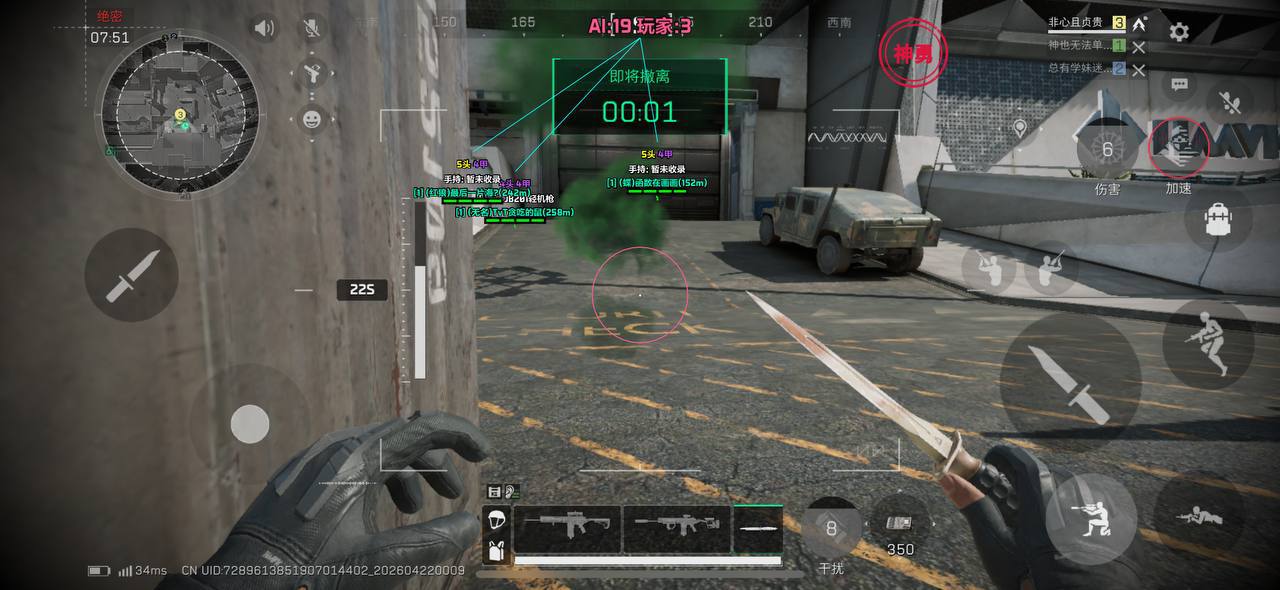Tap the crouch button
This screenshot has height=590, width=1280.
point(1090,518)
